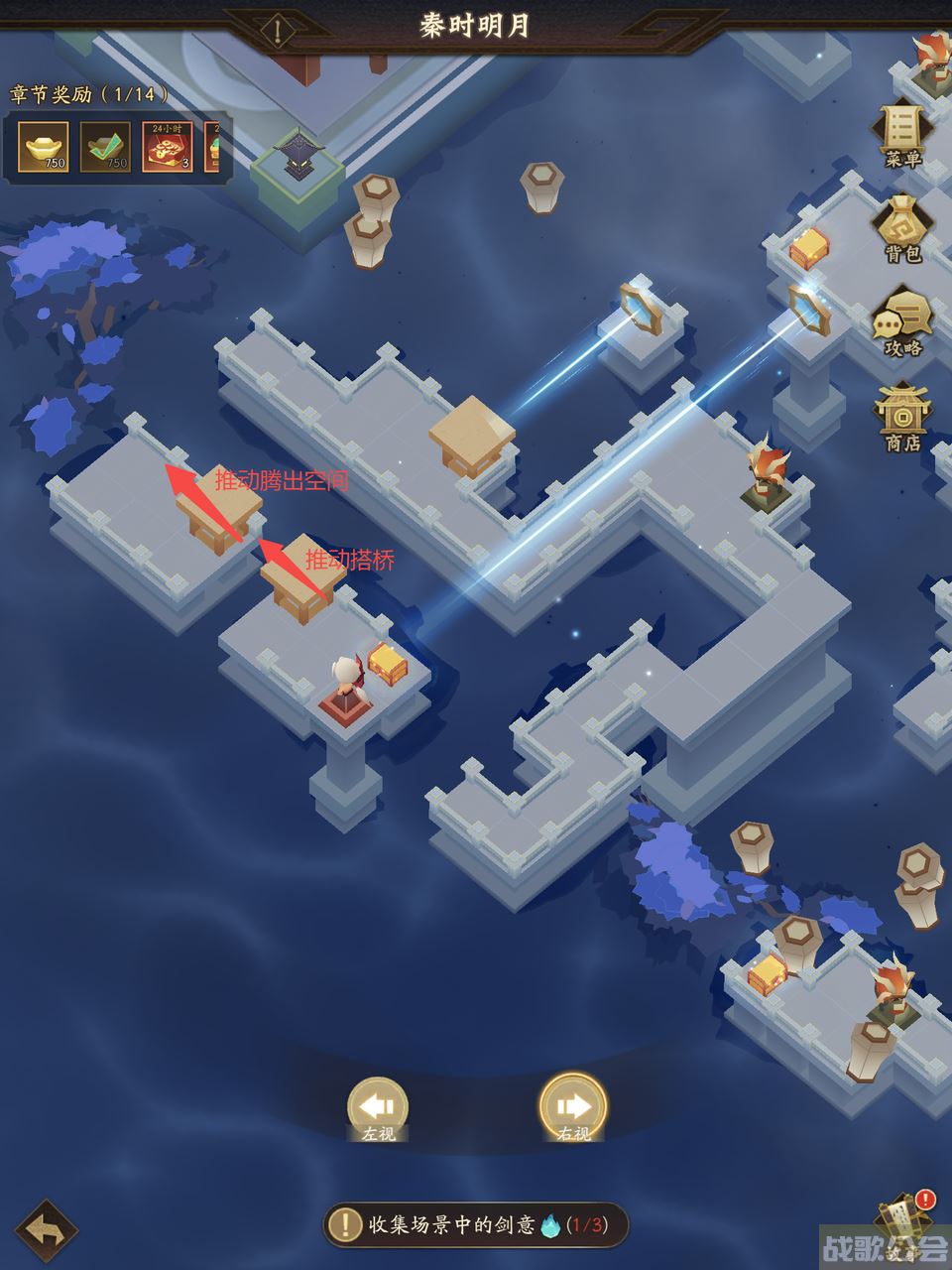Rotate view with the 右视 button
952x1270 pixels.
pos(573,1108)
